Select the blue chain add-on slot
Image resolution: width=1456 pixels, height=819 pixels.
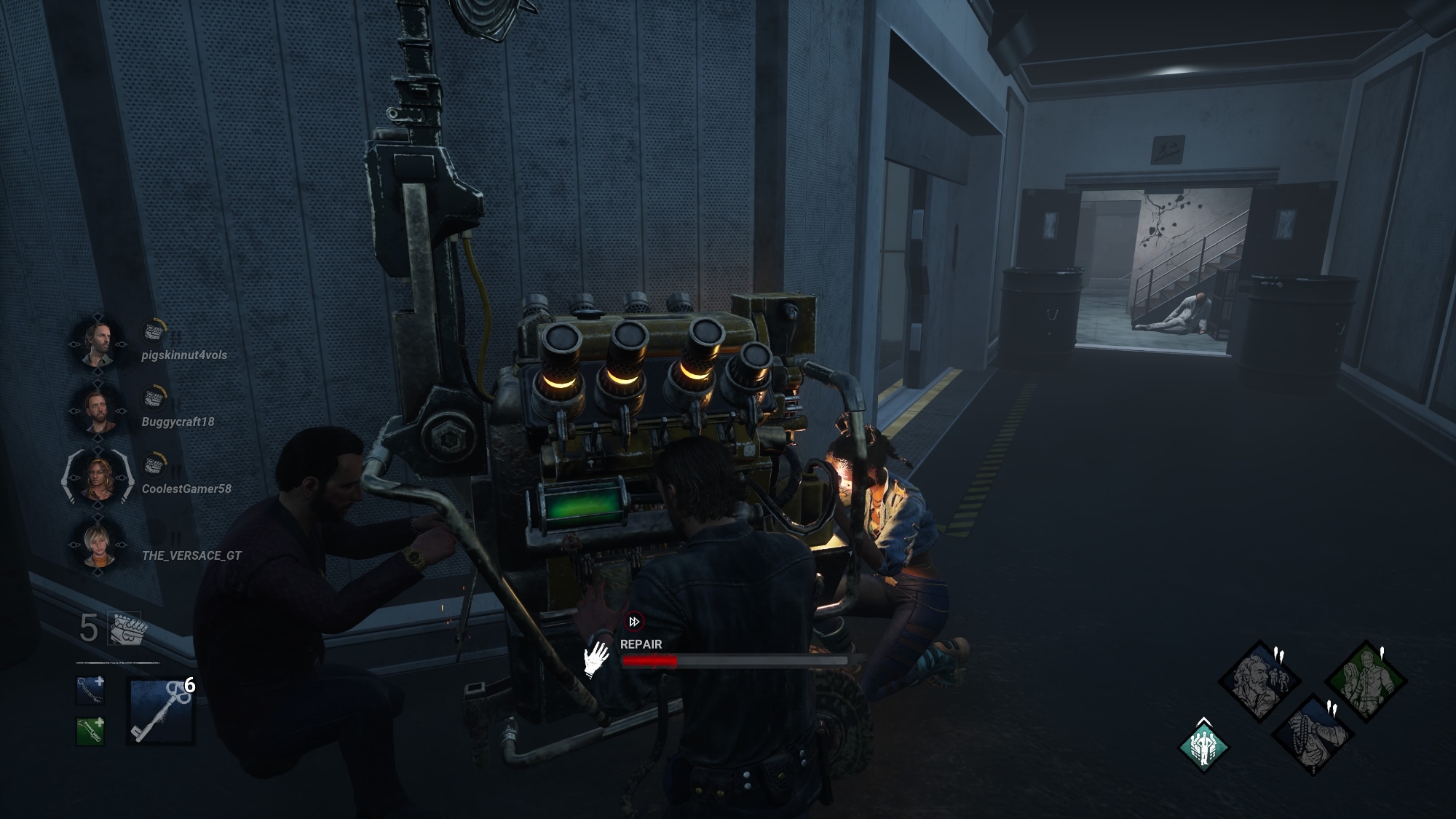tap(90, 691)
